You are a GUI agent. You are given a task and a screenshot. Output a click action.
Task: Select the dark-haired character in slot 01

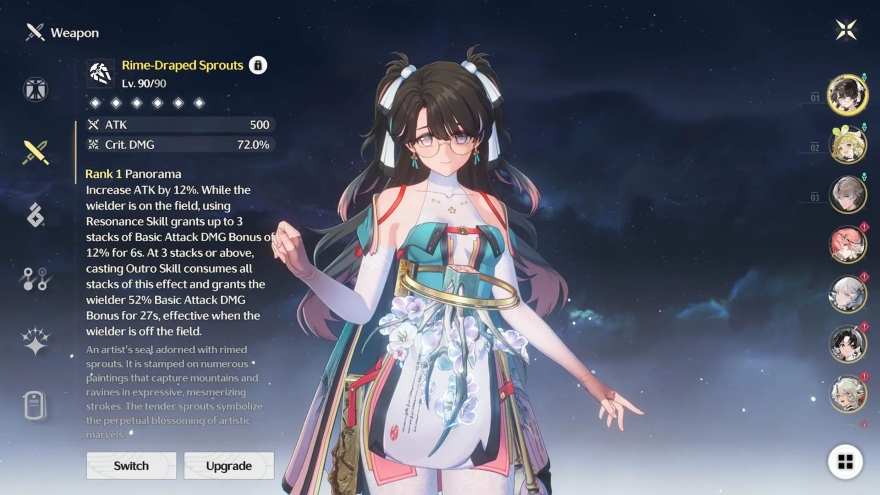[x=848, y=95]
